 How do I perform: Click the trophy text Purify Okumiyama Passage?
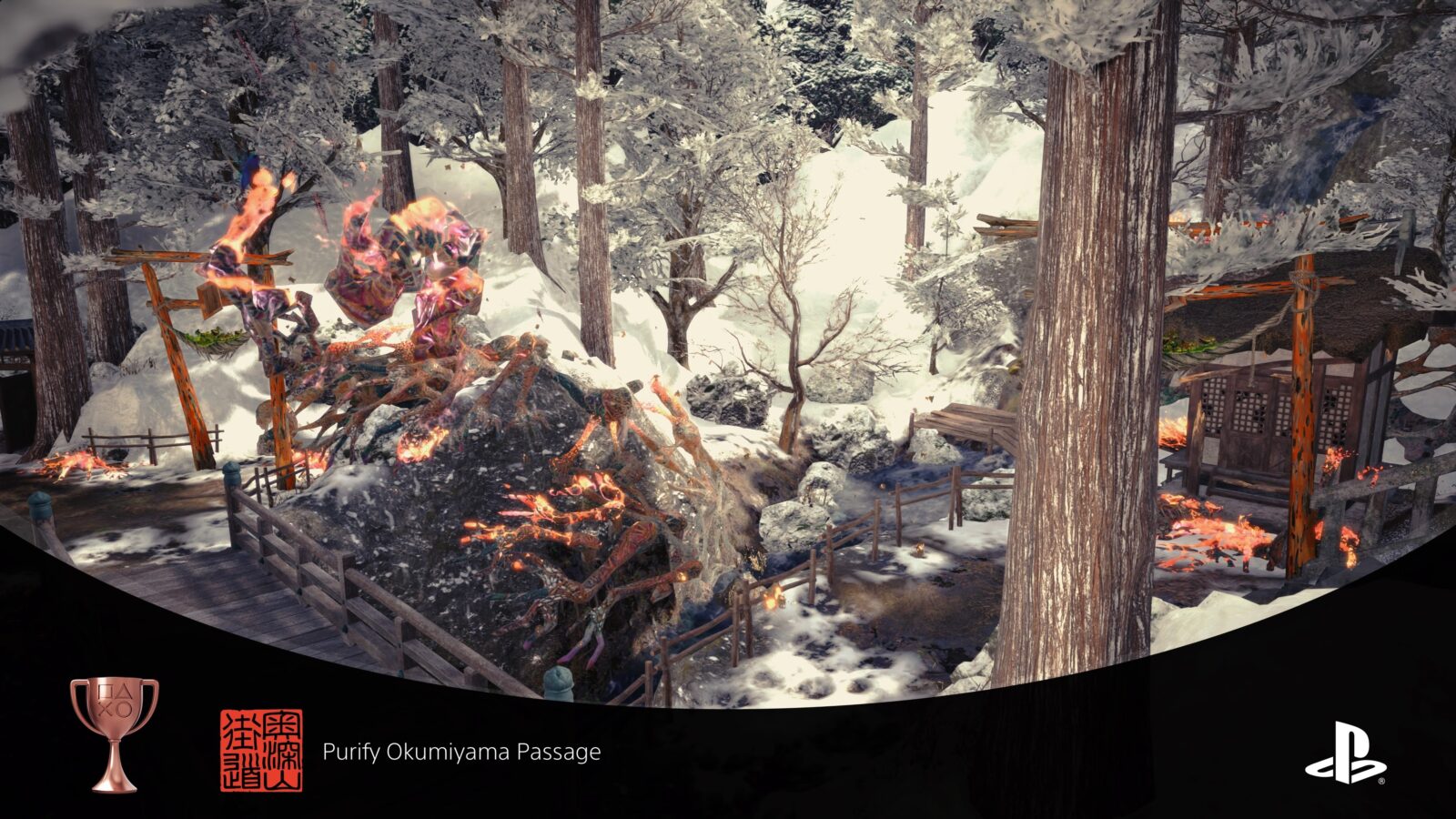point(460,752)
